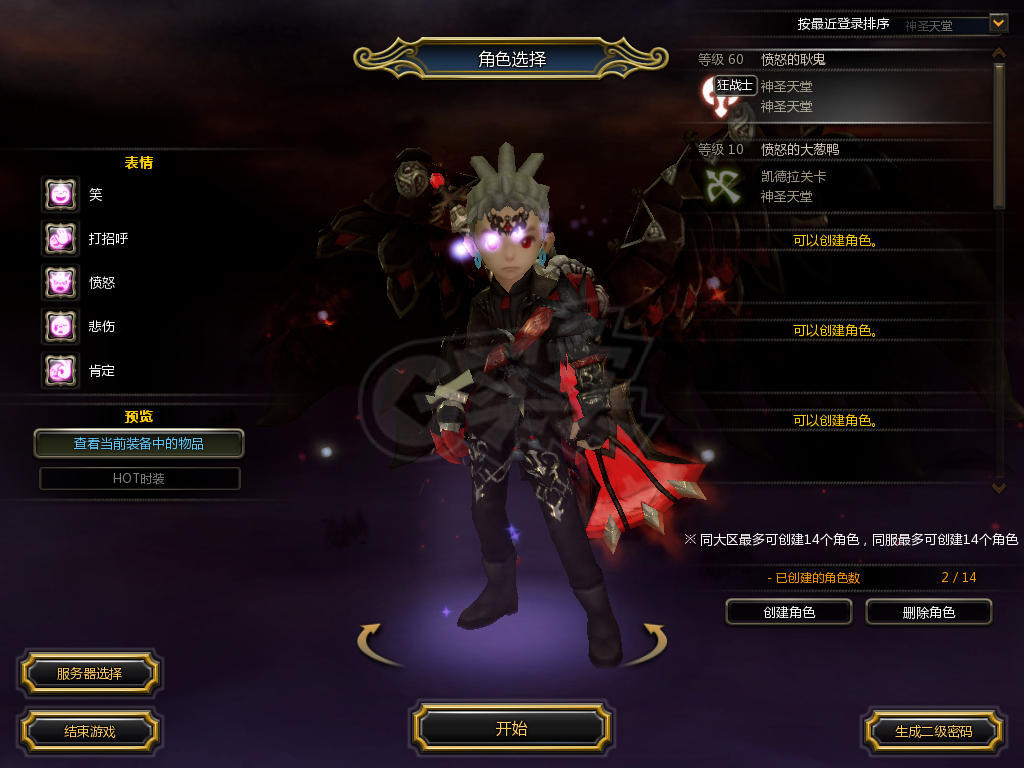Preview the HOT时装 costume
This screenshot has width=1024, height=768.
pyautogui.click(x=139, y=479)
